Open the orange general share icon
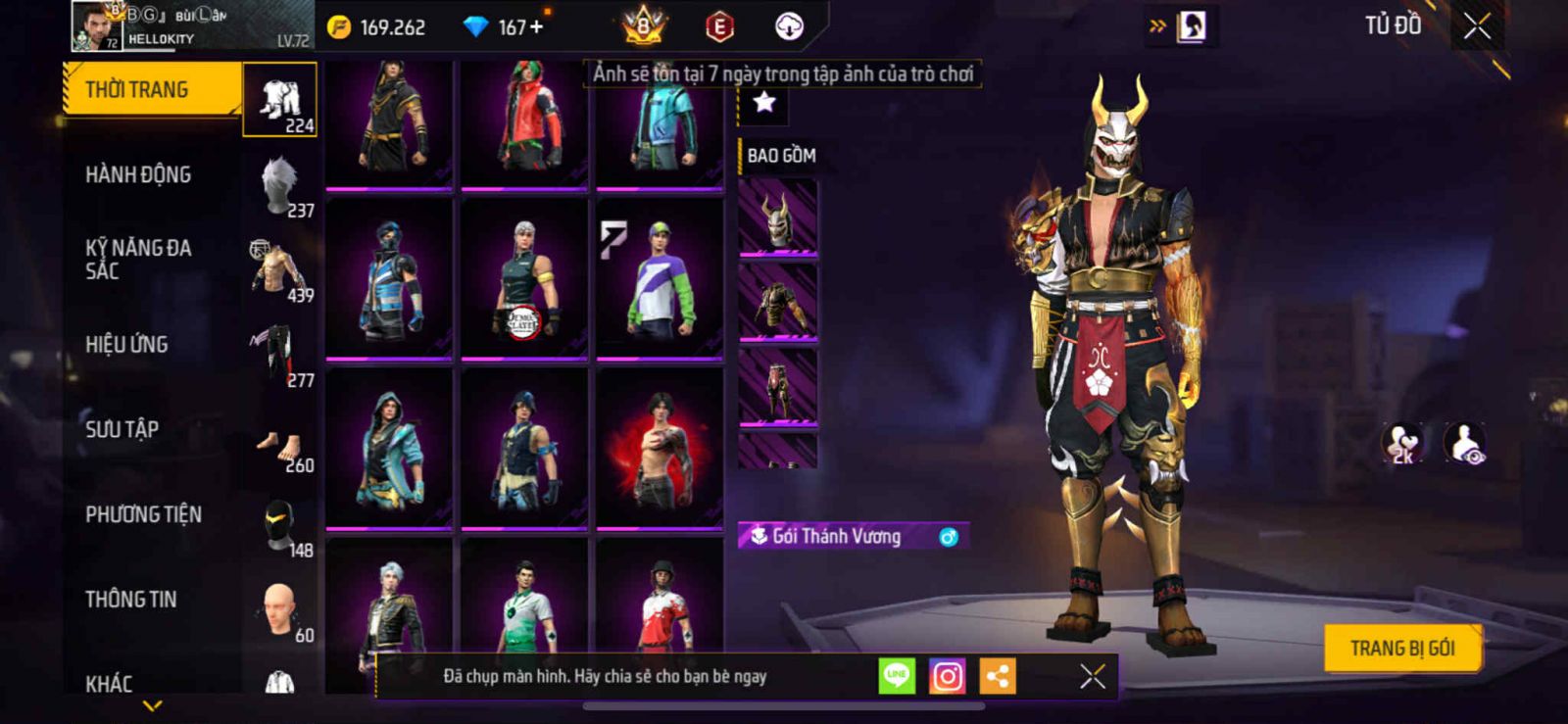The width and height of the screenshot is (1568, 724). (x=998, y=676)
